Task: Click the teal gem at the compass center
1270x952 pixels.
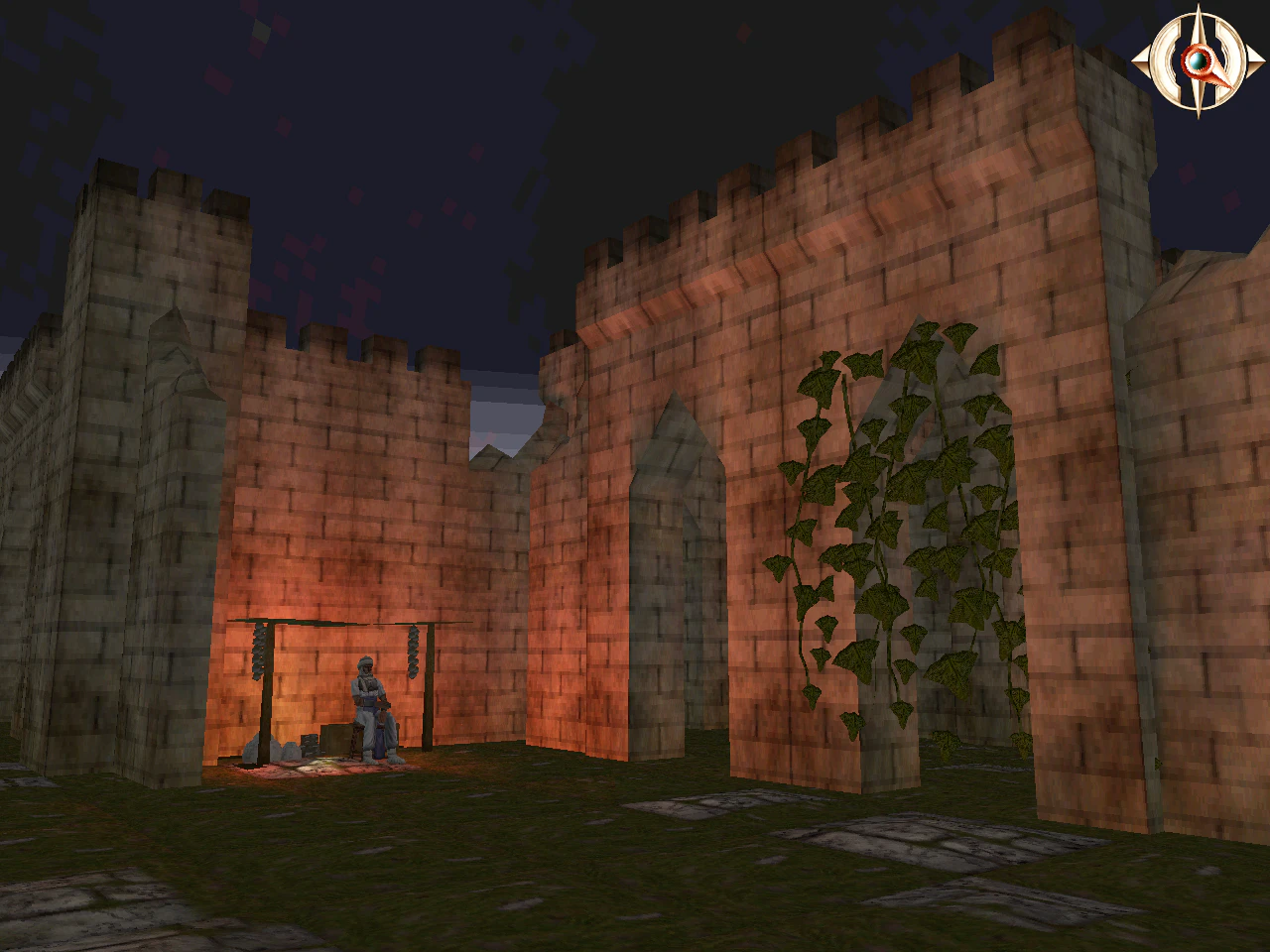Action: pyautogui.click(x=1198, y=60)
